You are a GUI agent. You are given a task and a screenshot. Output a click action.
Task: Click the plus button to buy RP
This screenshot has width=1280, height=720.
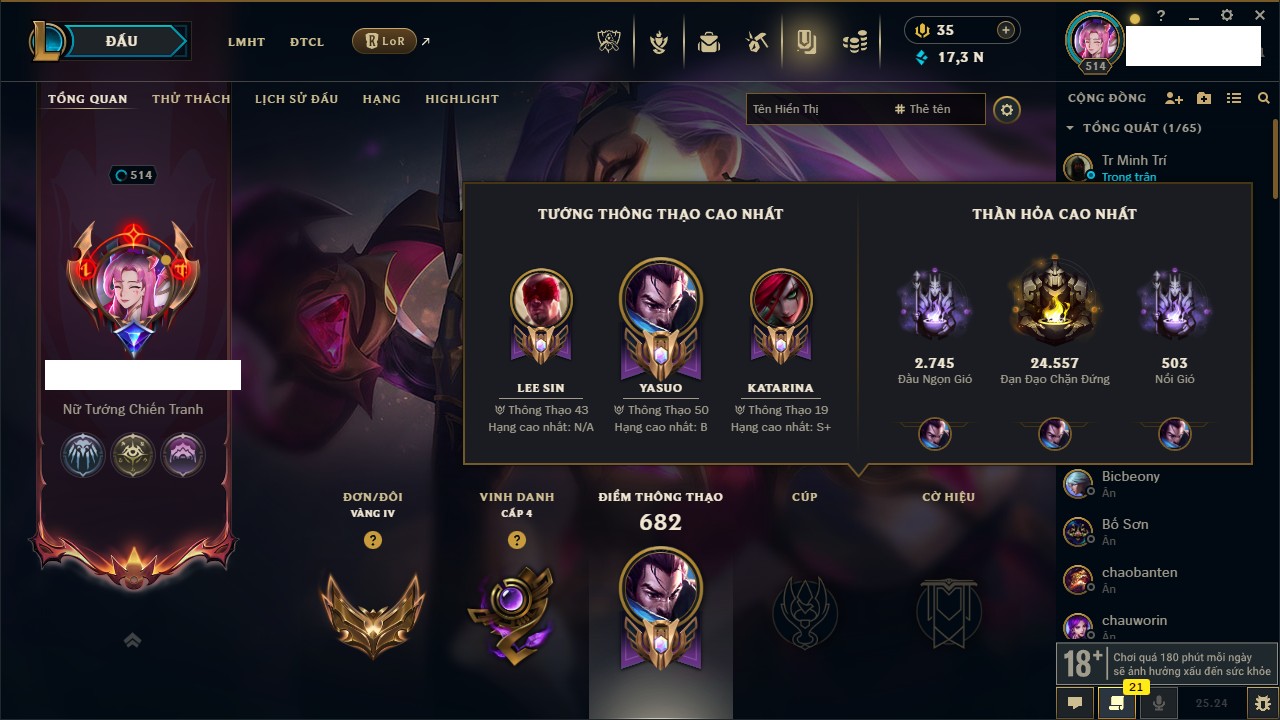(x=1006, y=30)
